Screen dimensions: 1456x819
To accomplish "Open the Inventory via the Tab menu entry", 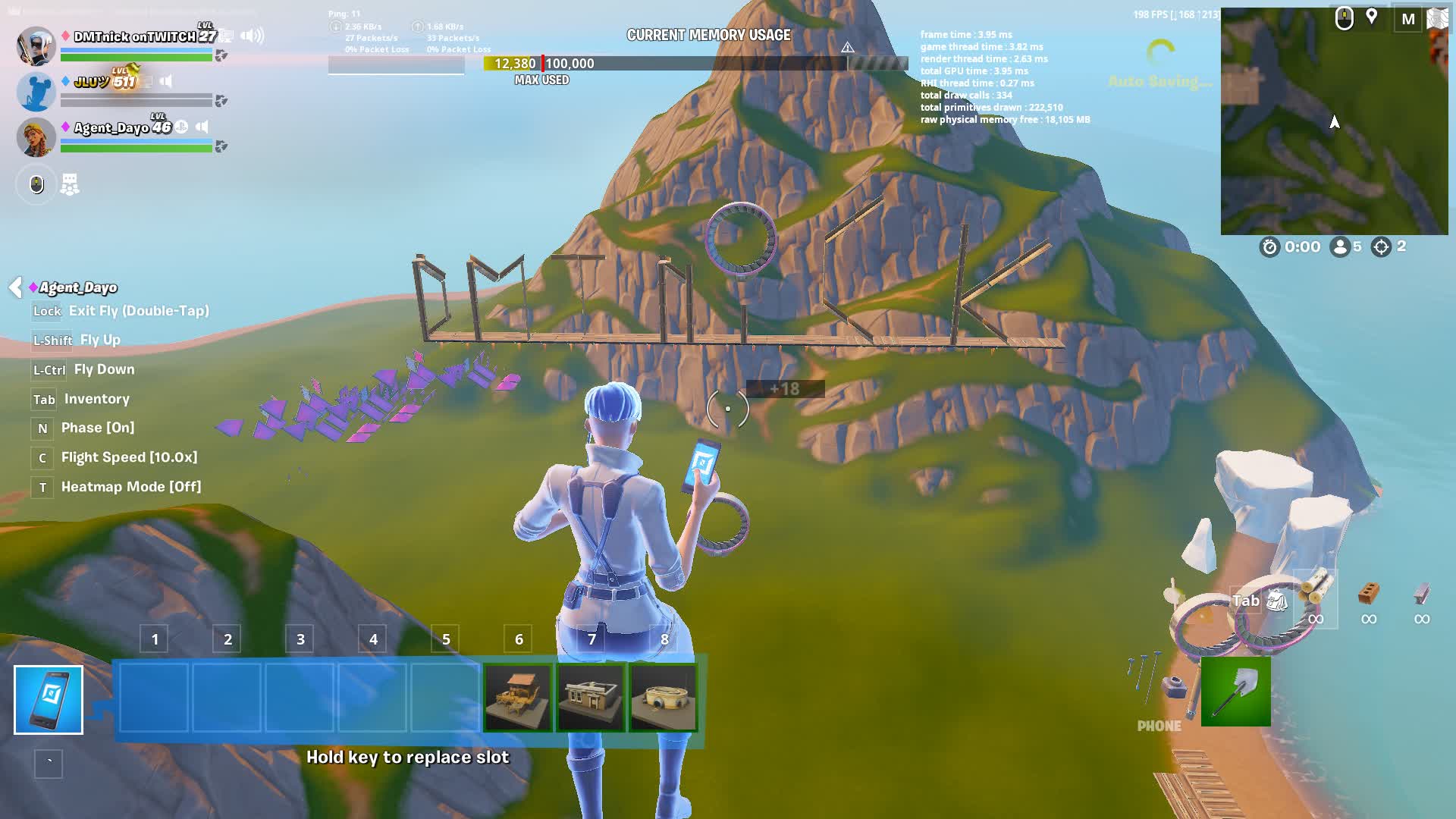I will tap(97, 399).
